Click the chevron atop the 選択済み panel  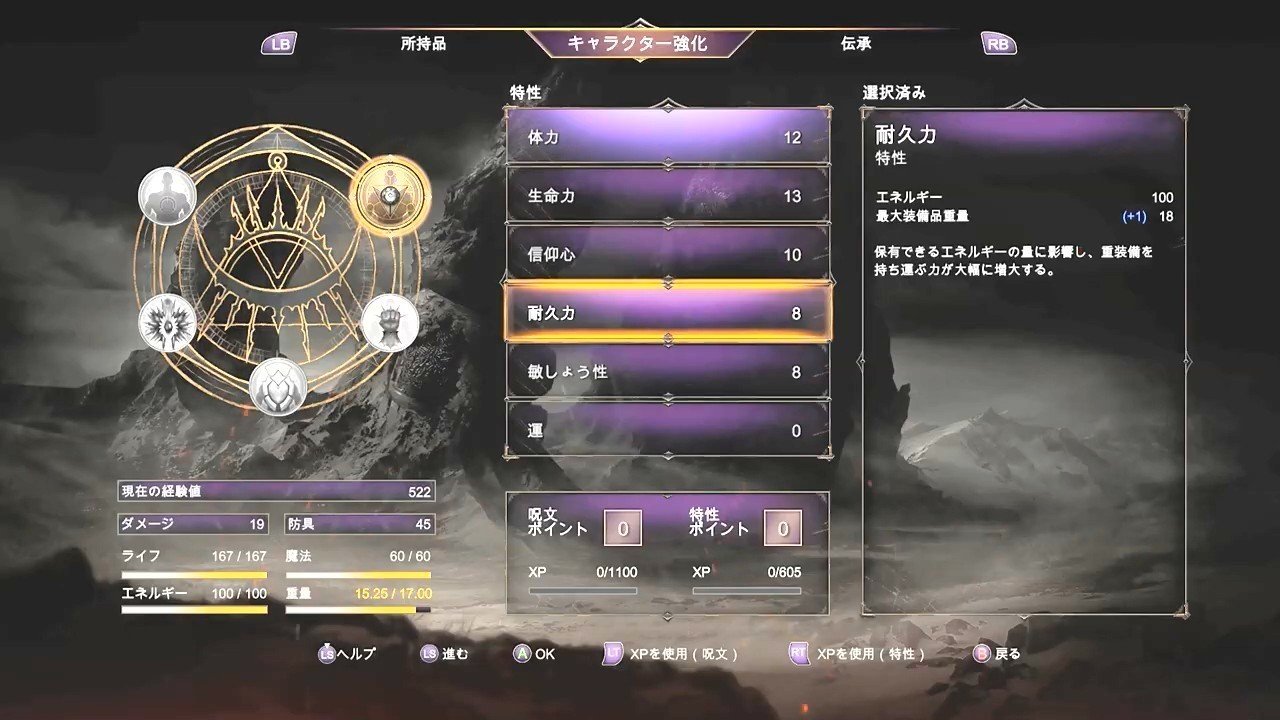click(1022, 103)
